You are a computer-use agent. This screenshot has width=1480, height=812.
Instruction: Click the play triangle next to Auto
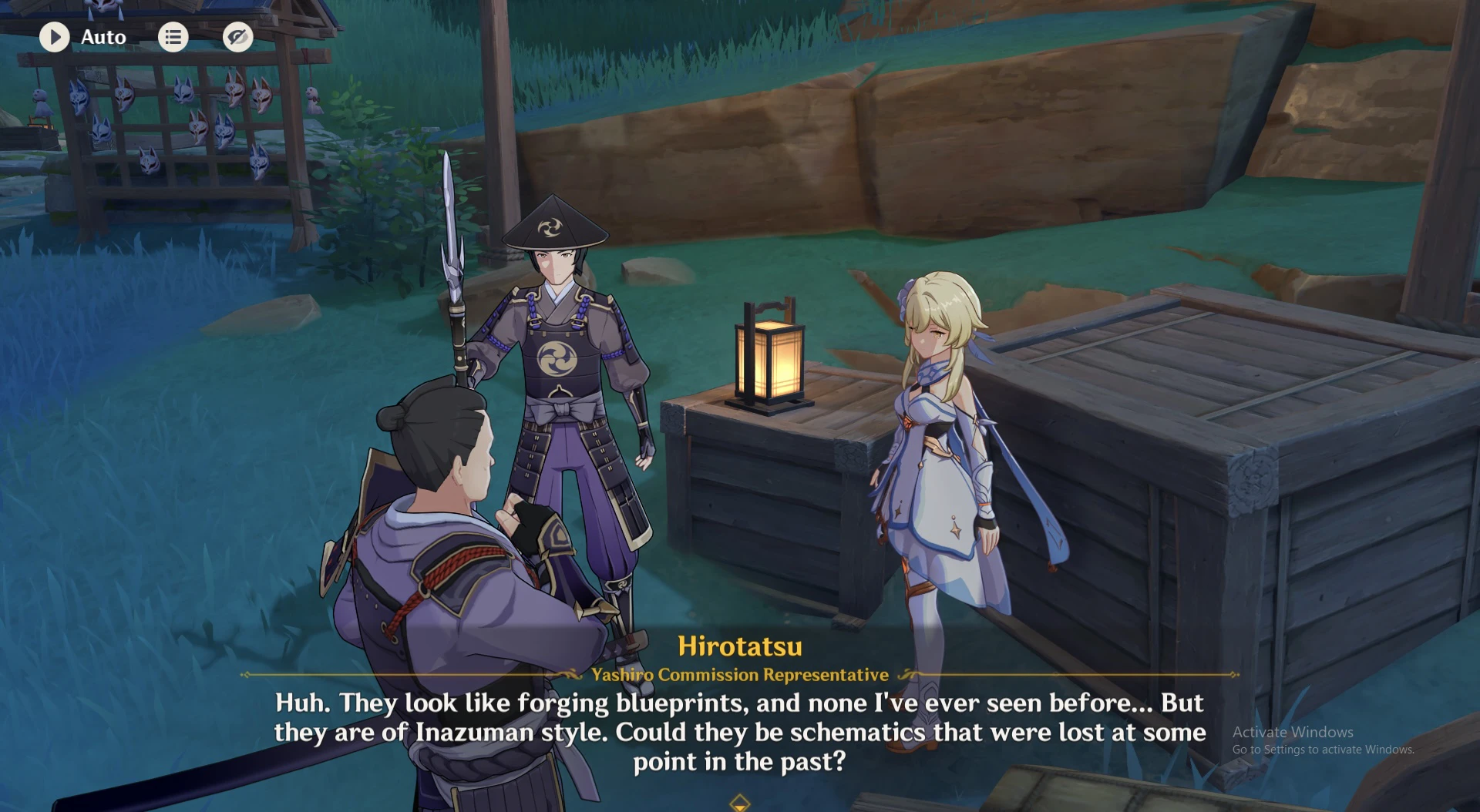(x=55, y=36)
